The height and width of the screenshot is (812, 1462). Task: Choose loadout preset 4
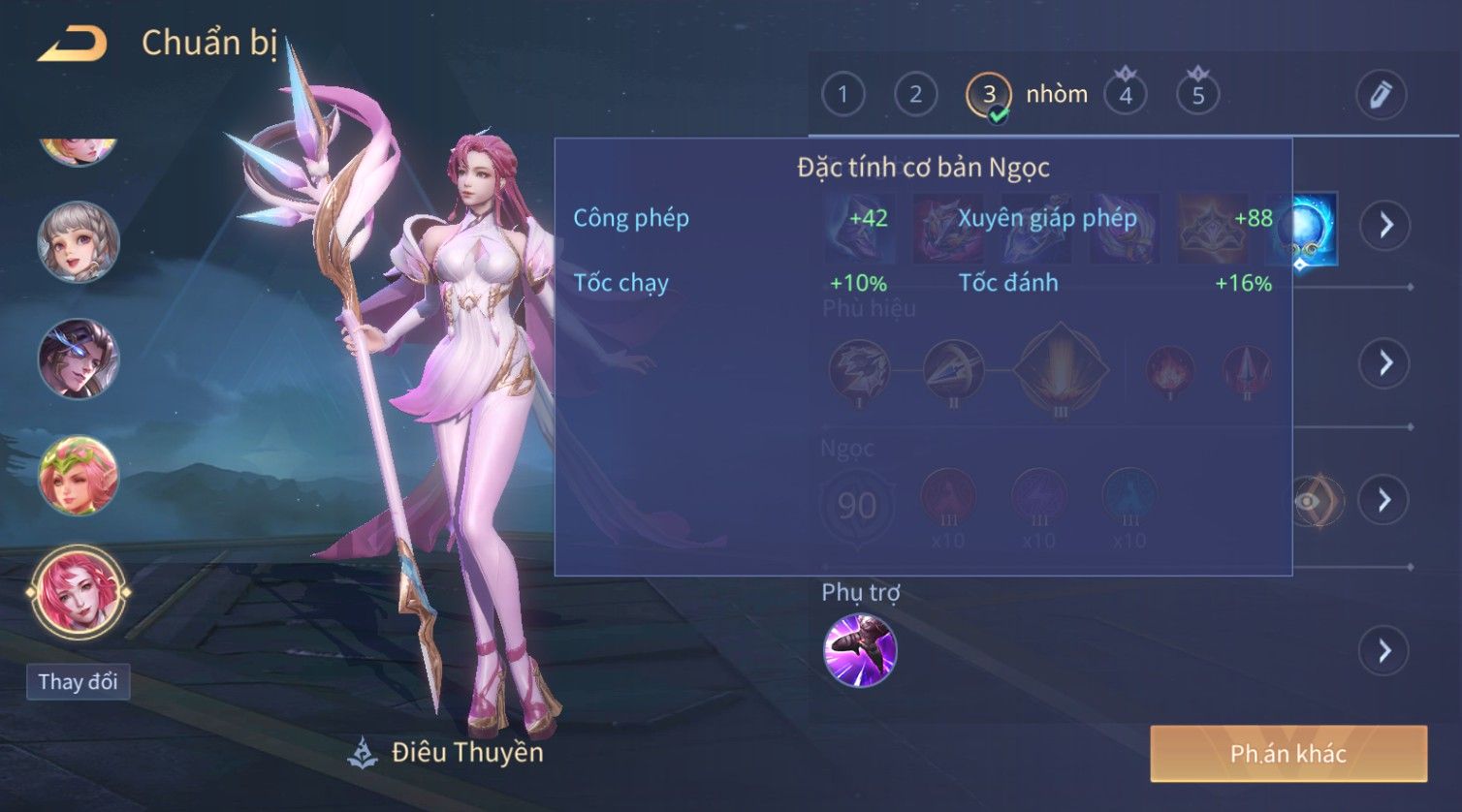(x=1125, y=95)
